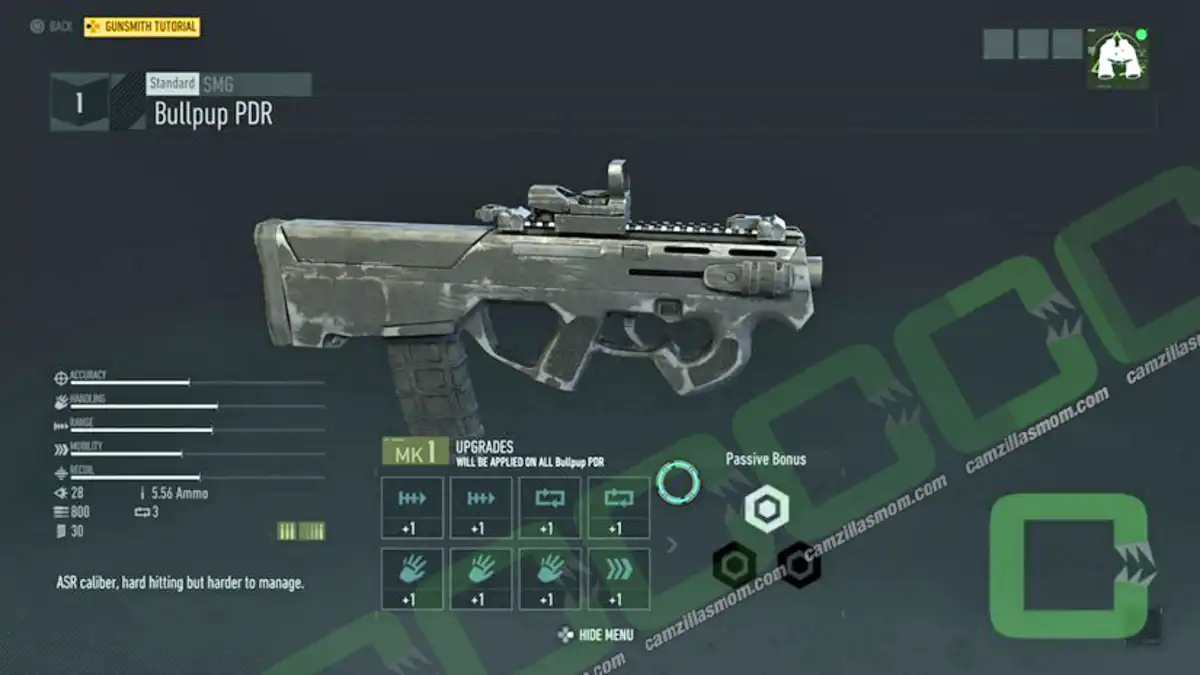The width and height of the screenshot is (1200, 675).
Task: Open the Gunsmith Tutorial
Action: [142, 27]
